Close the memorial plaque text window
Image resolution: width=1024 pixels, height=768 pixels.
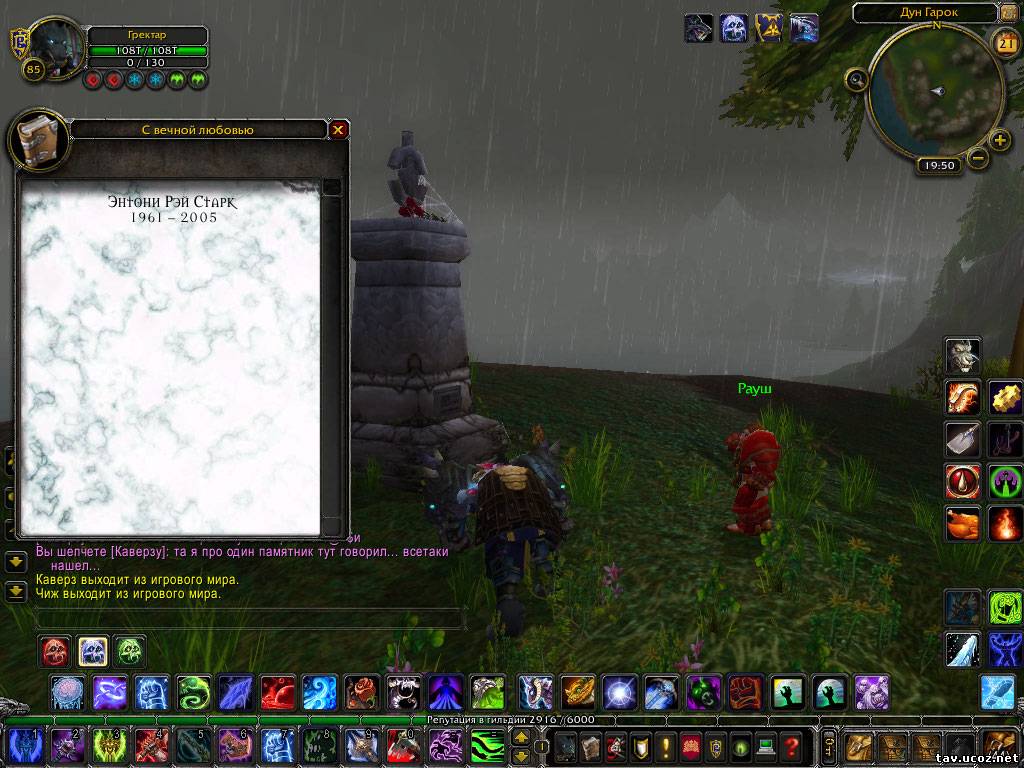[x=339, y=129]
